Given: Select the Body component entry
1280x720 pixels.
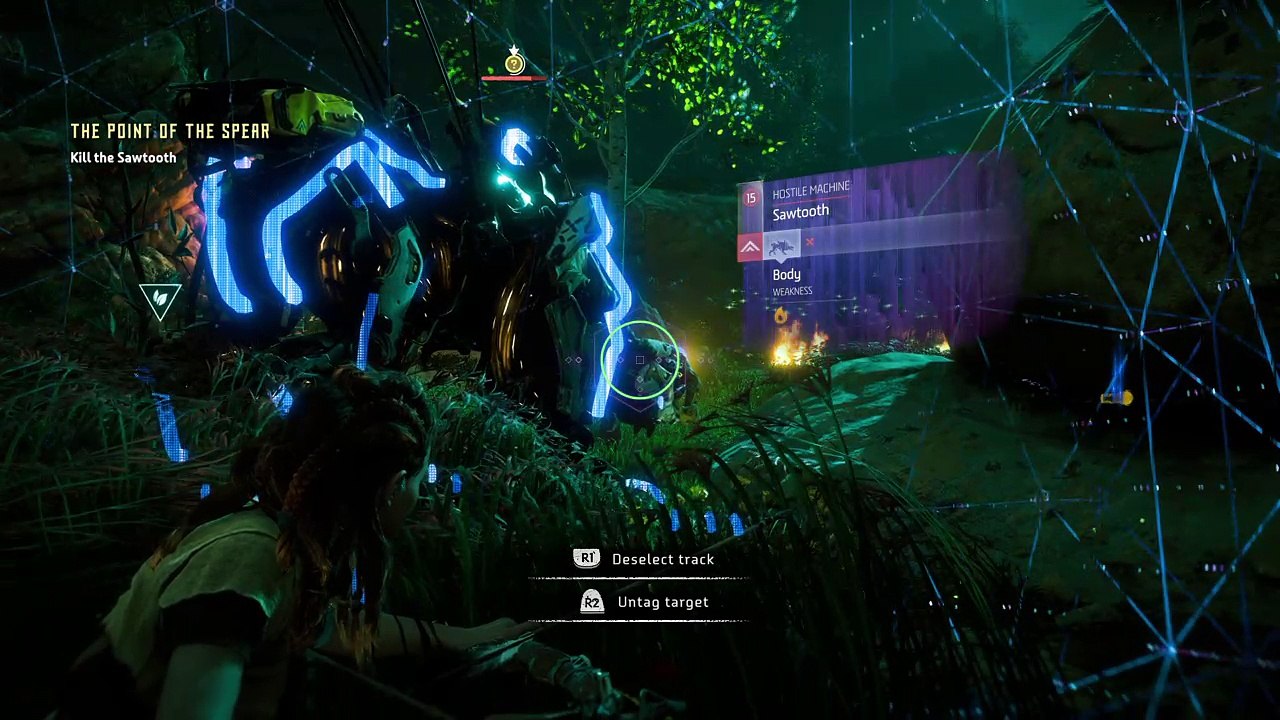Looking at the screenshot, I should (x=787, y=275).
